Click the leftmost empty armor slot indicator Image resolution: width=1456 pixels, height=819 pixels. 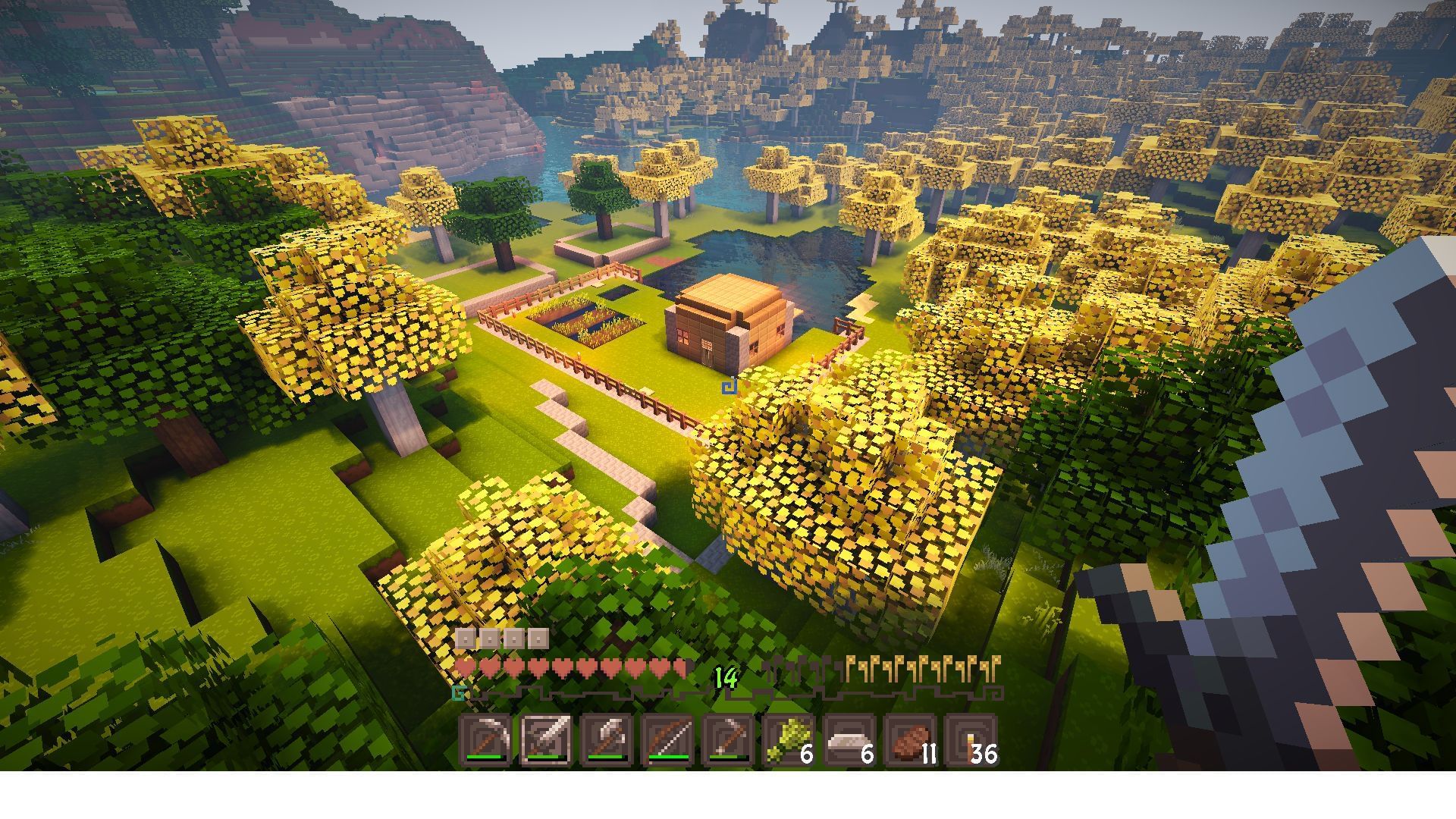coord(465,639)
